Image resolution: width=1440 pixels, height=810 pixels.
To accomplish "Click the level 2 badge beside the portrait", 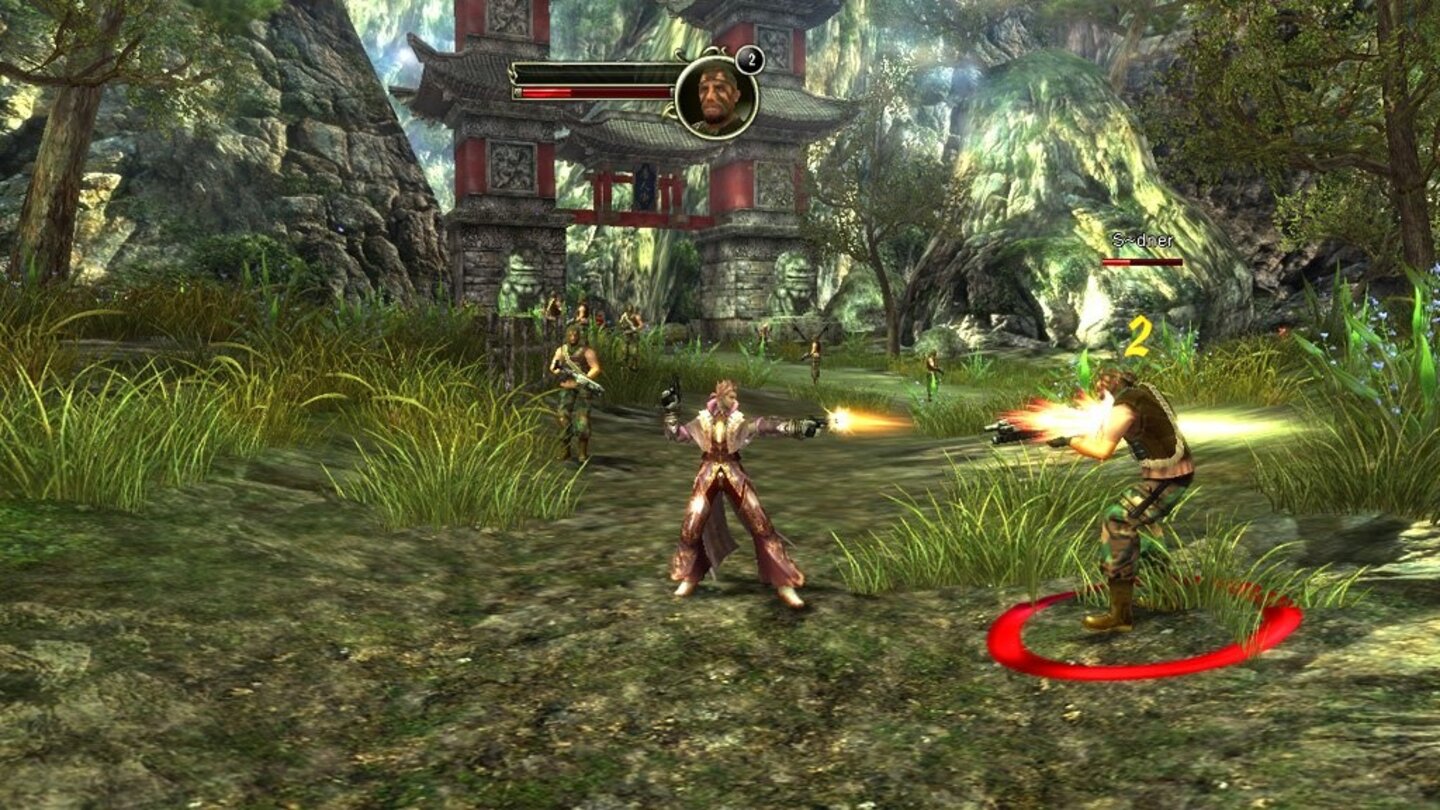I will (x=748, y=60).
